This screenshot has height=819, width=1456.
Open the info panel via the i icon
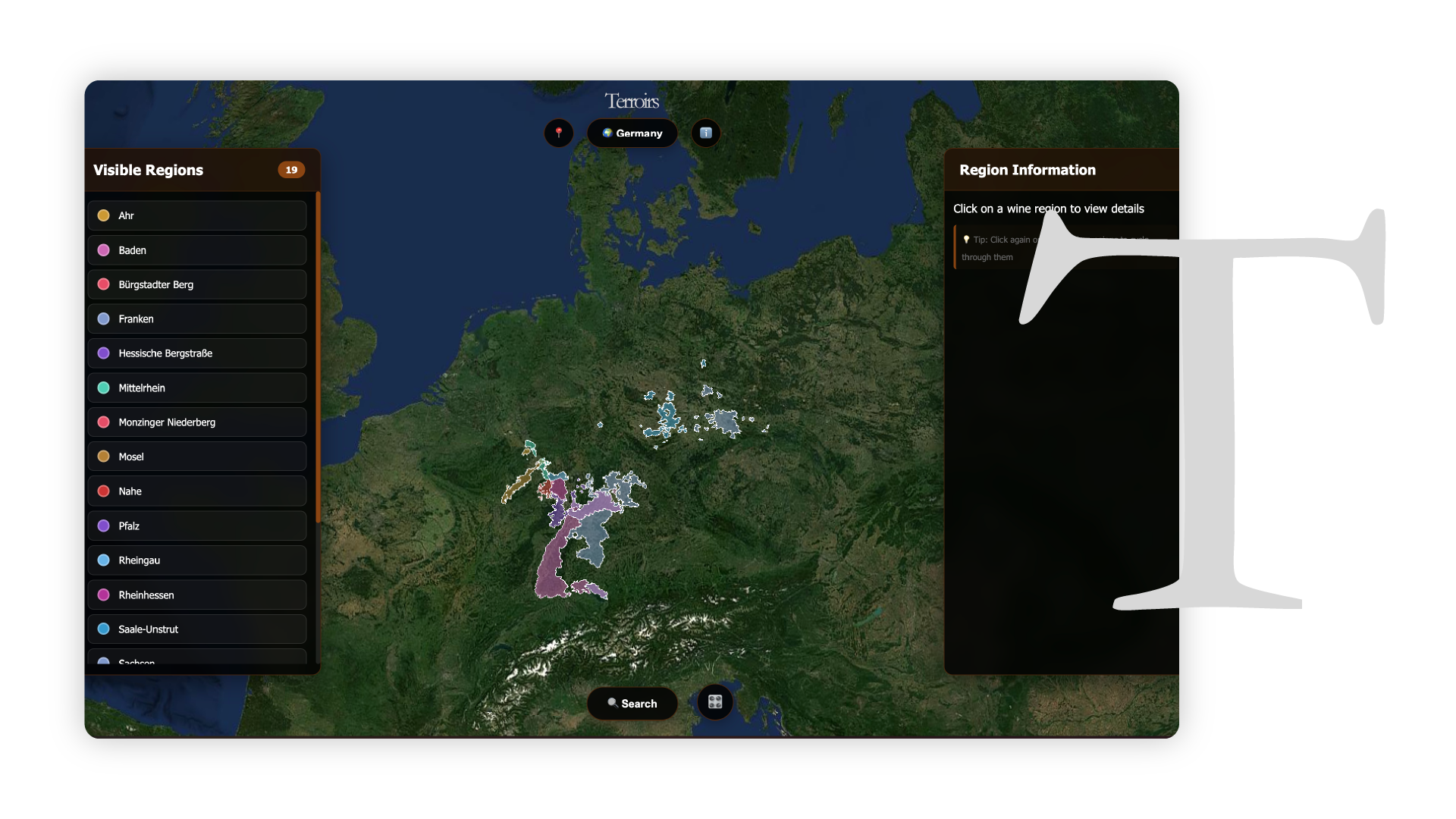tap(706, 133)
